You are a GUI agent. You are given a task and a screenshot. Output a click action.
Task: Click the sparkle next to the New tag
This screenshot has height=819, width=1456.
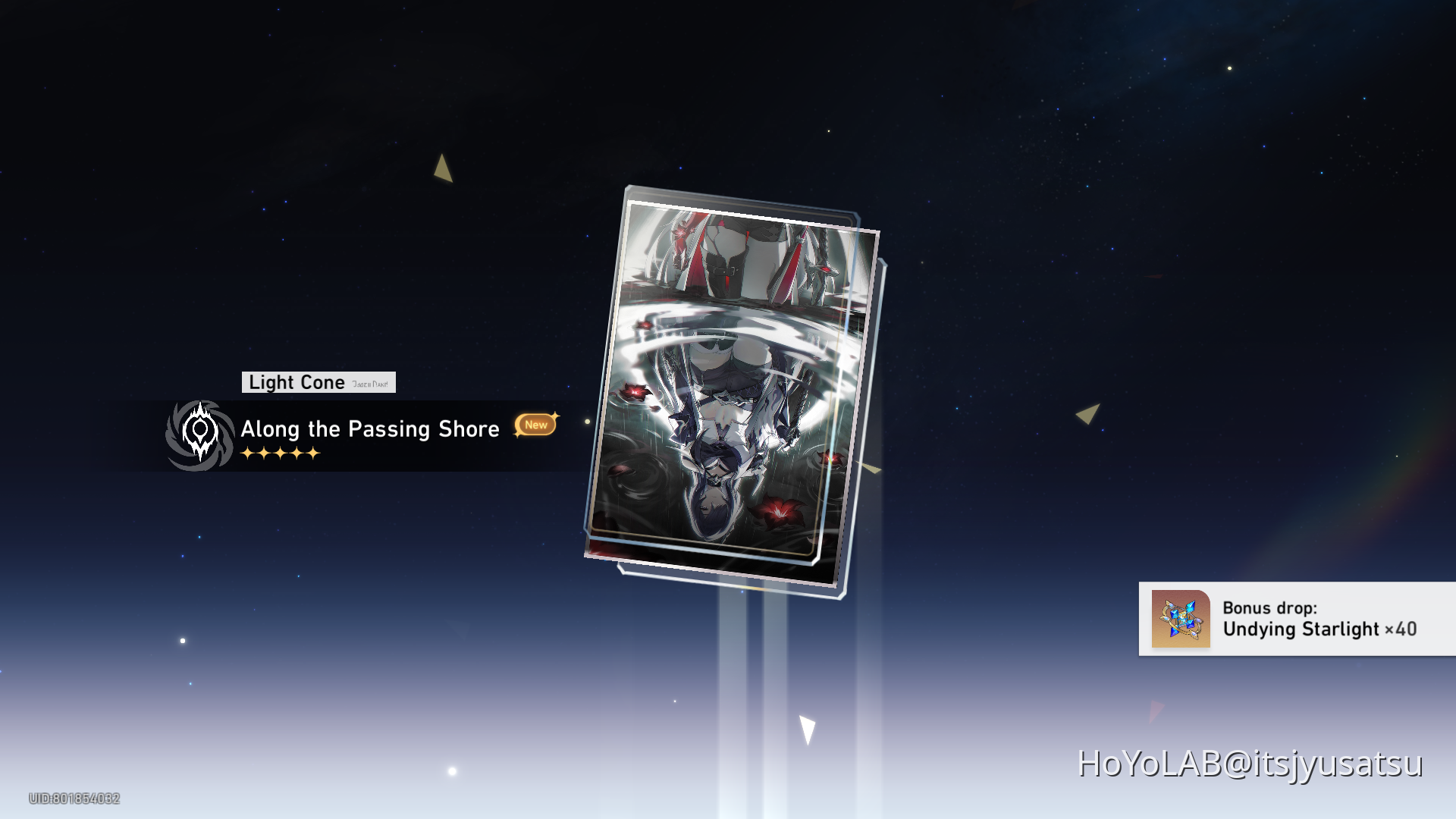click(555, 414)
